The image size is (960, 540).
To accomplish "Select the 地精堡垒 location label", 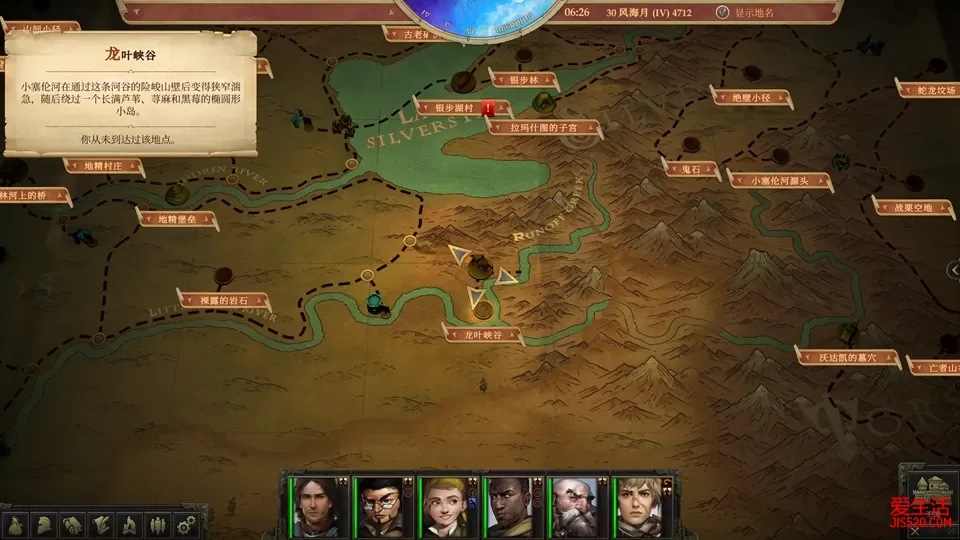I will 175,219.
